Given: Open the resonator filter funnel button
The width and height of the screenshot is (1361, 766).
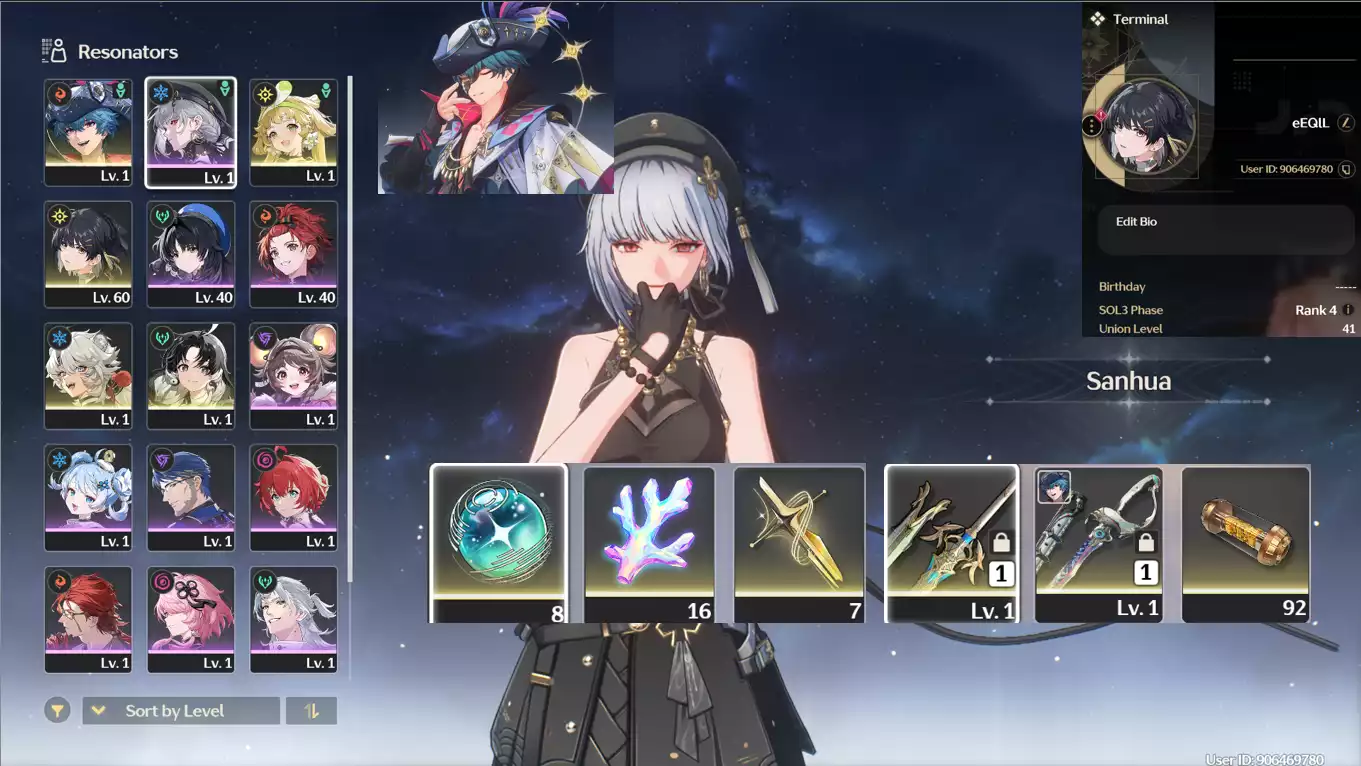Looking at the screenshot, I should coord(57,711).
